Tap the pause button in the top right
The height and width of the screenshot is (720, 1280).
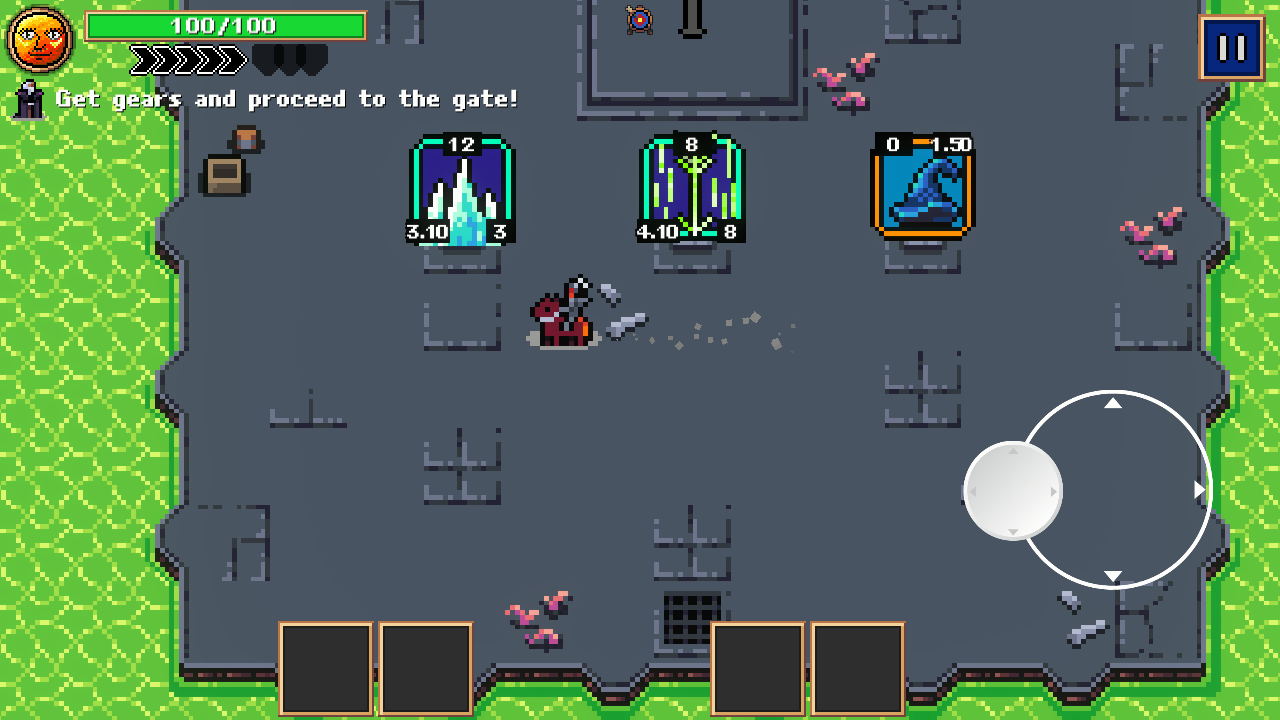(1234, 46)
